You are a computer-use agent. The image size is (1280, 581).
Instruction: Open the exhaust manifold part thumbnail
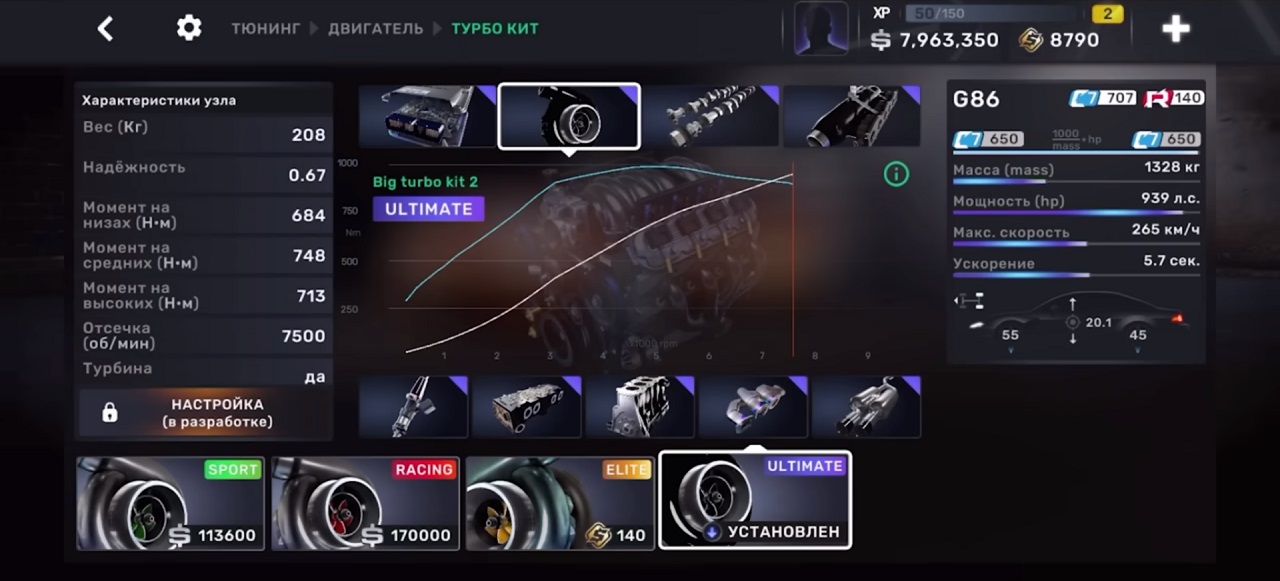tap(753, 407)
